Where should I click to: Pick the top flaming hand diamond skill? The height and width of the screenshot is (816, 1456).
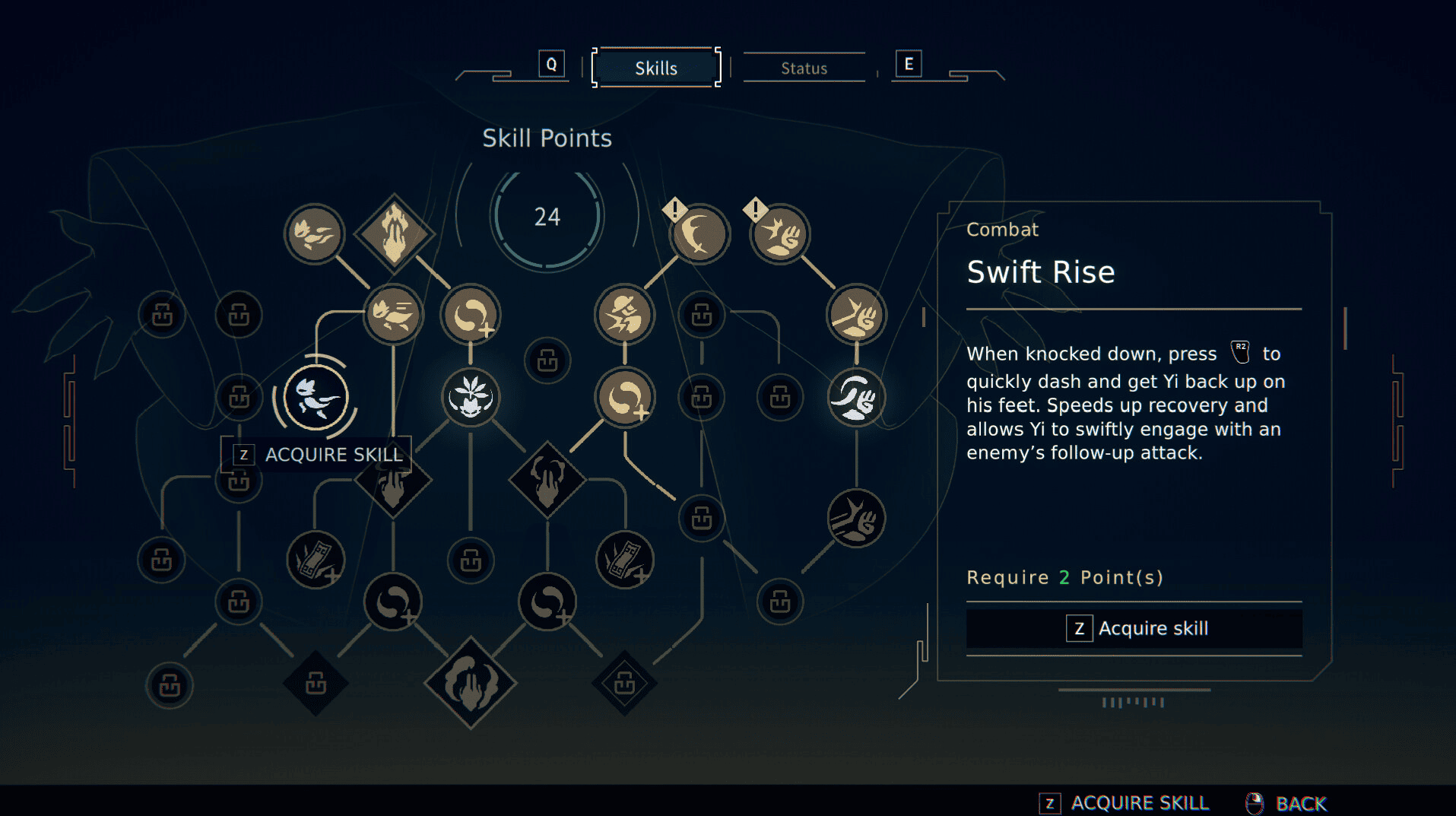coord(394,233)
